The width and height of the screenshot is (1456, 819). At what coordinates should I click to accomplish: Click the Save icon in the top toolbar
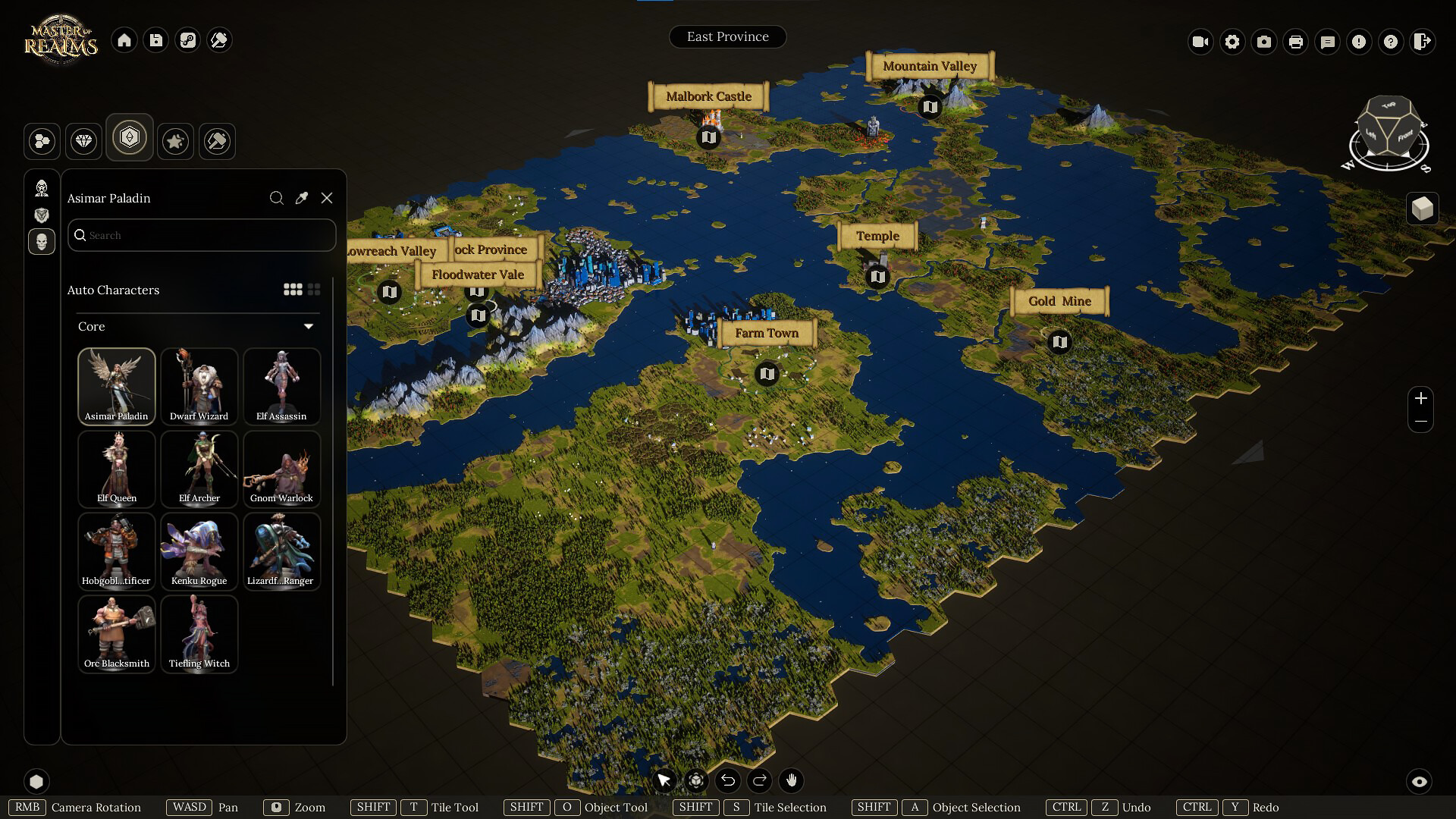point(156,40)
